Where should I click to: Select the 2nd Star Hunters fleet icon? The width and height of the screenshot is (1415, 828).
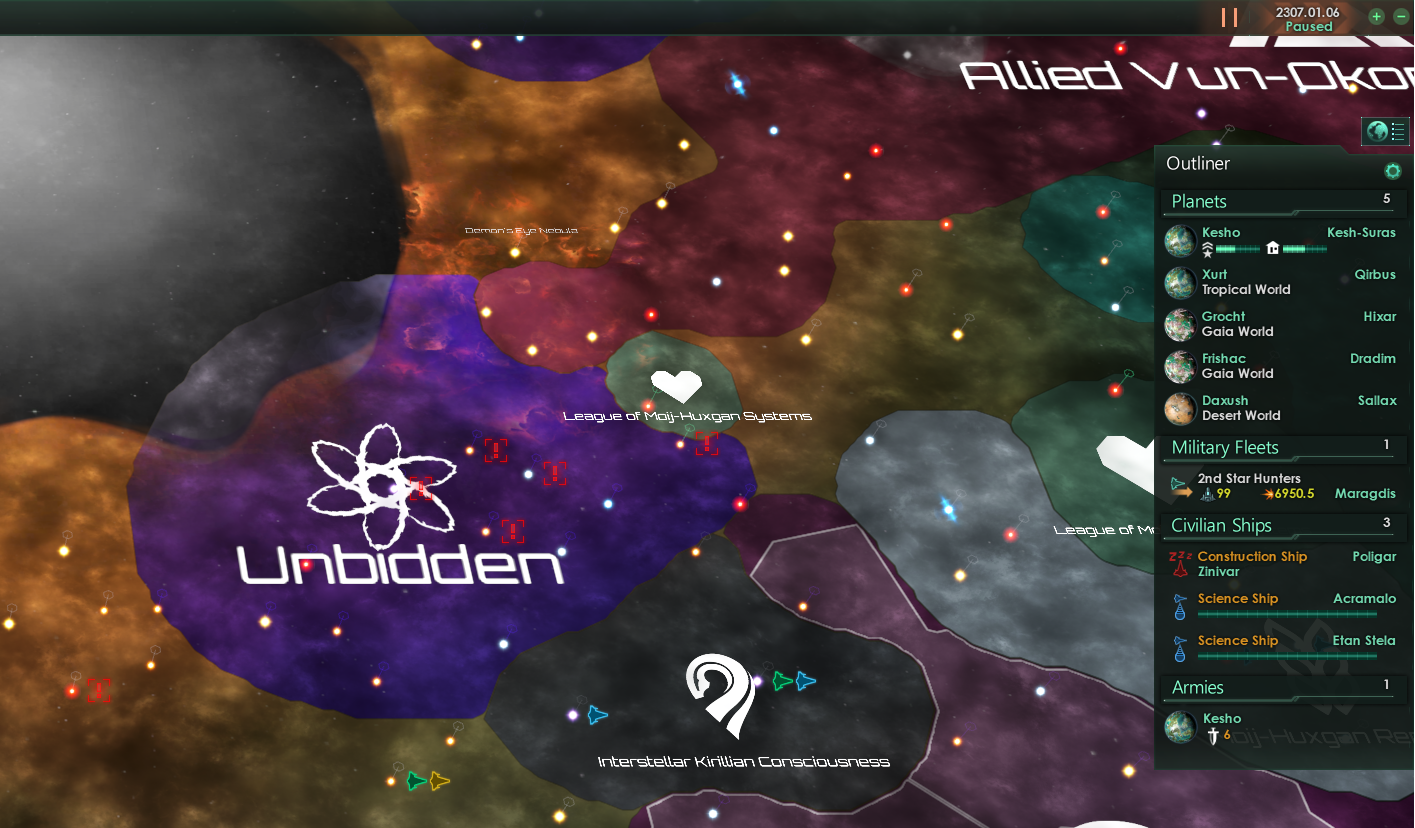coord(1178,485)
